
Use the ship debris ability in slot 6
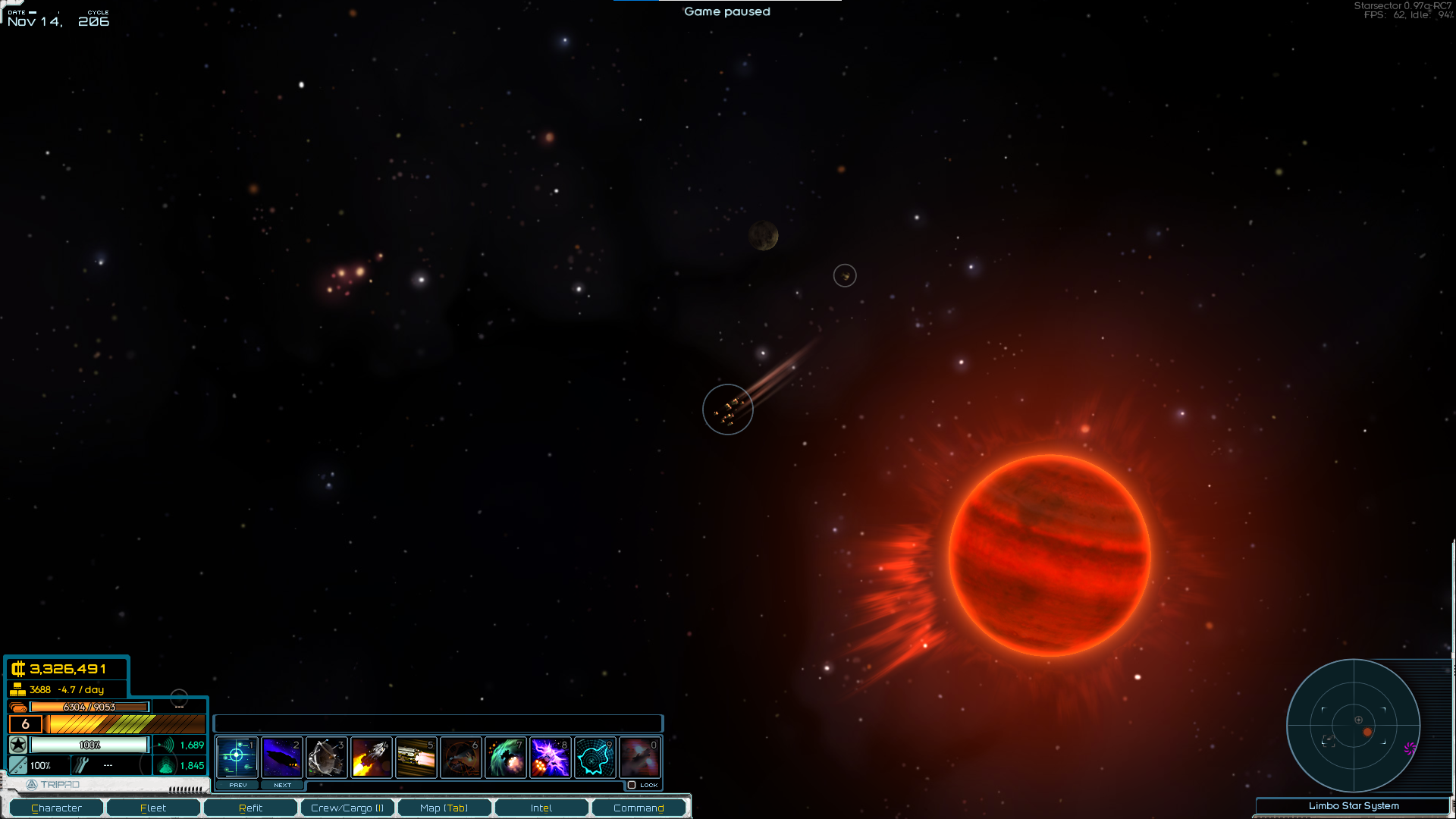(x=460, y=757)
